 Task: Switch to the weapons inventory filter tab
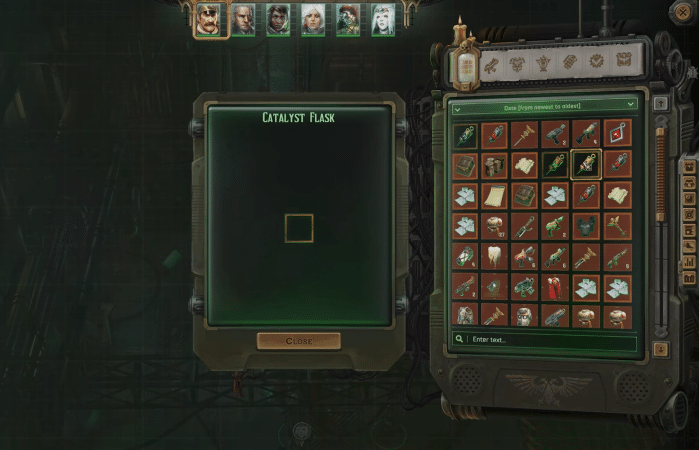[x=492, y=64]
